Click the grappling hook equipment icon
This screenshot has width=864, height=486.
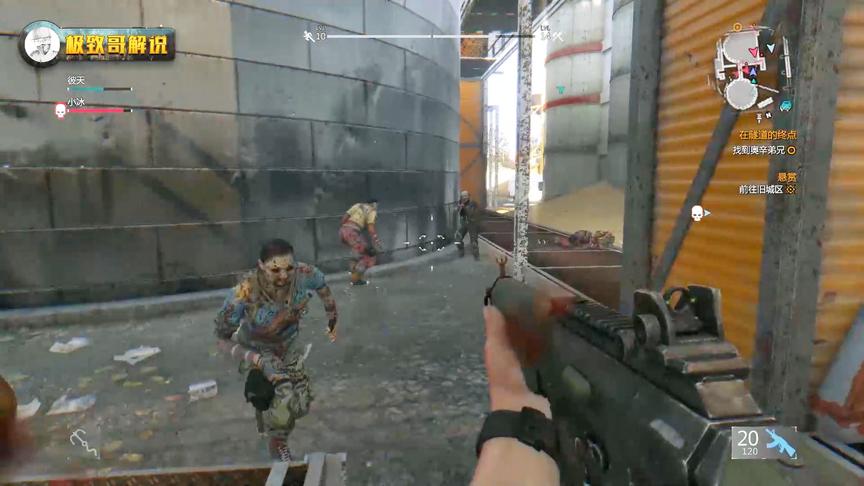84,442
